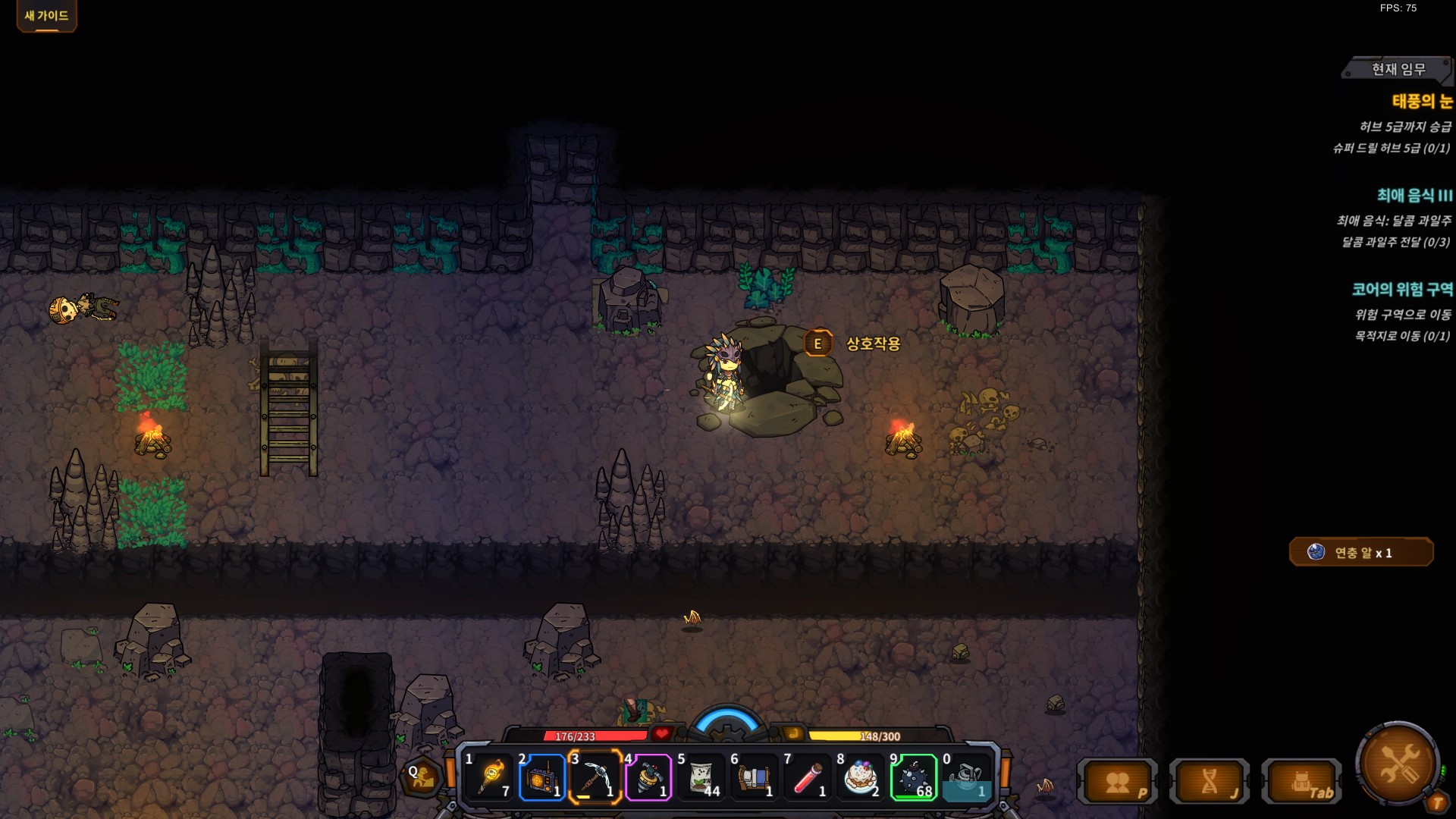Select the 코어의 위험 구역 quest entry
Viewport: 1456px width, 819px height.
1402,289
